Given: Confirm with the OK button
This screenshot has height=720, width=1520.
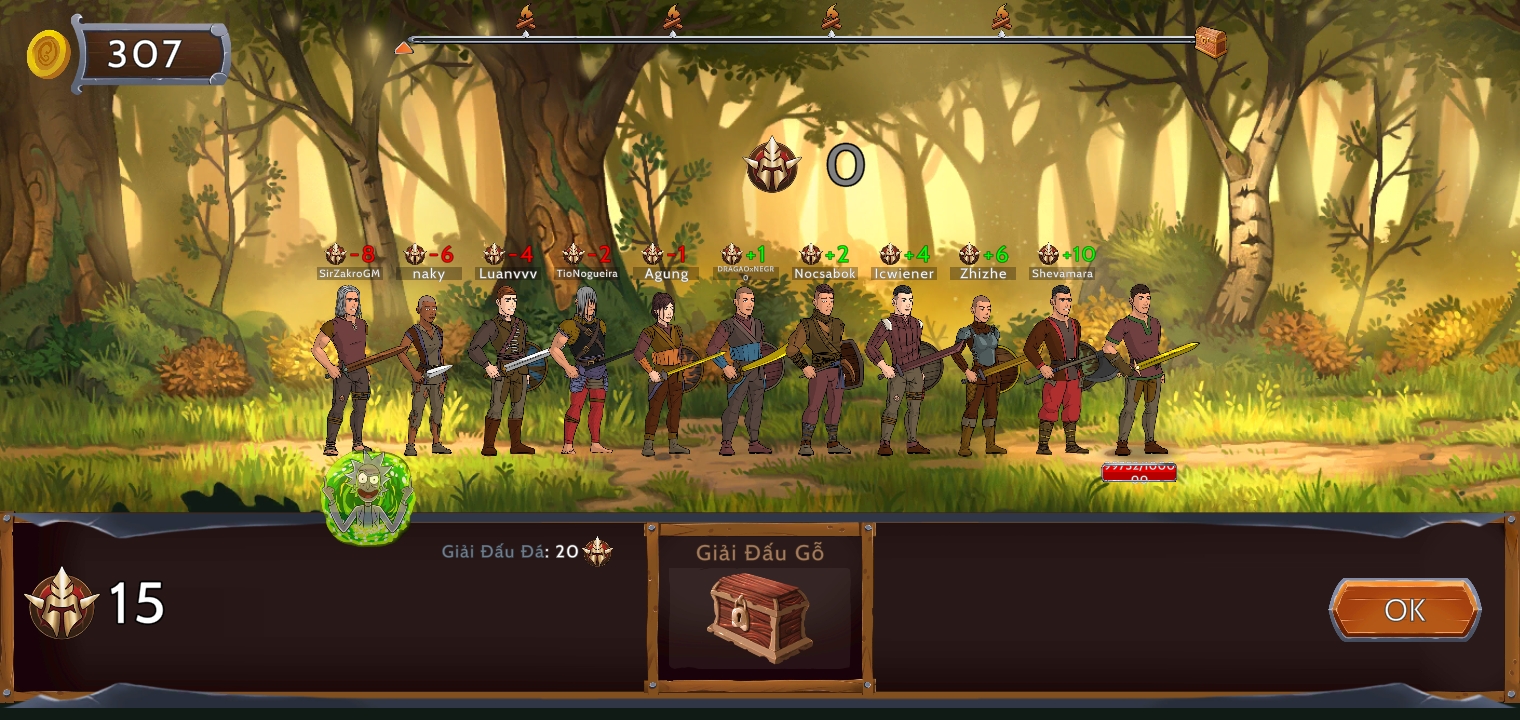Looking at the screenshot, I should pos(1404,610).
